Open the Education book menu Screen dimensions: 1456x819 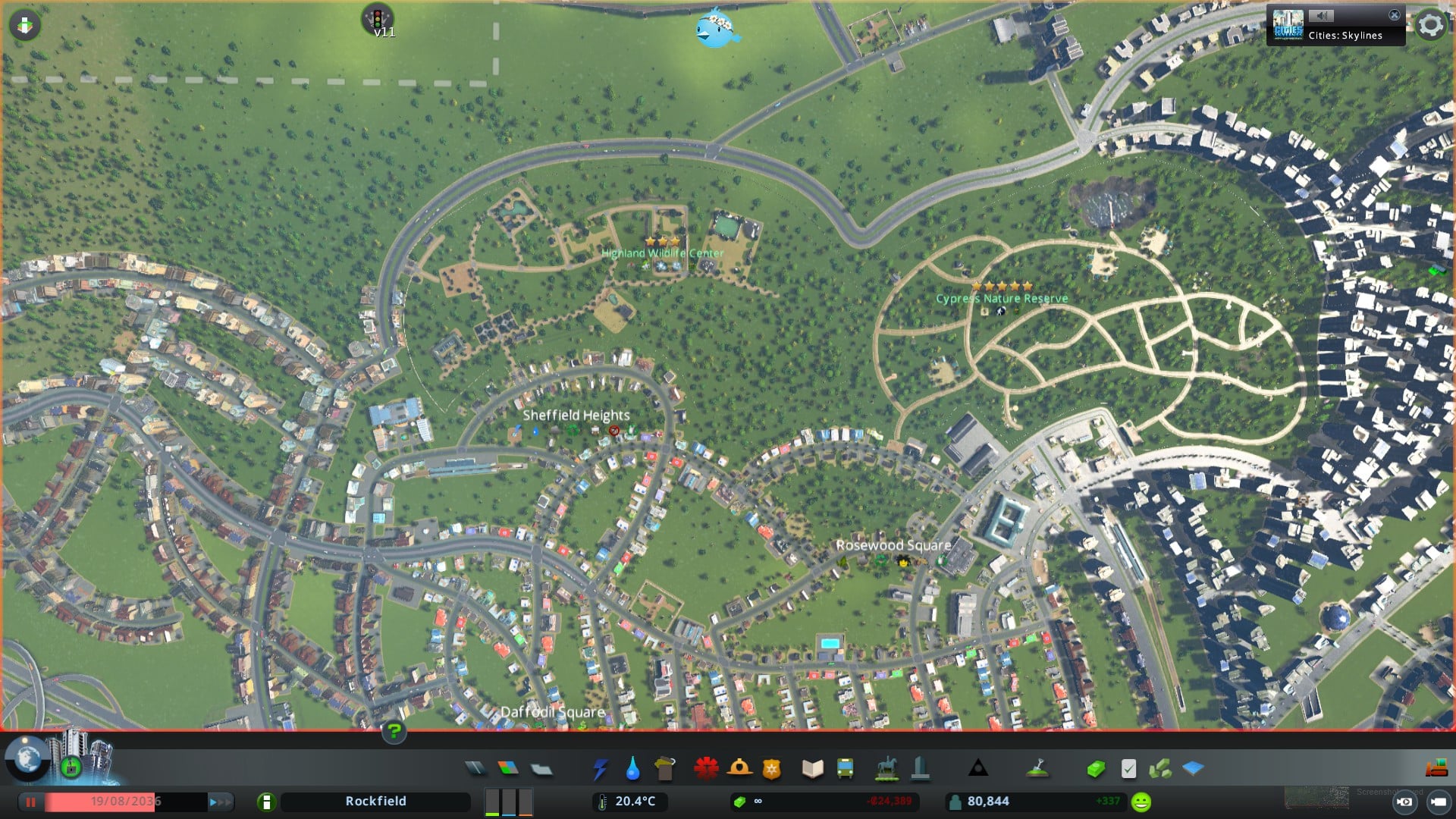click(x=812, y=769)
